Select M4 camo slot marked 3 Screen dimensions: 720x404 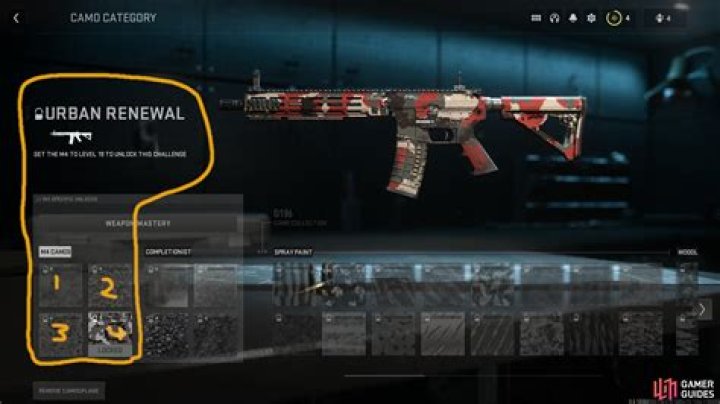tap(59, 332)
